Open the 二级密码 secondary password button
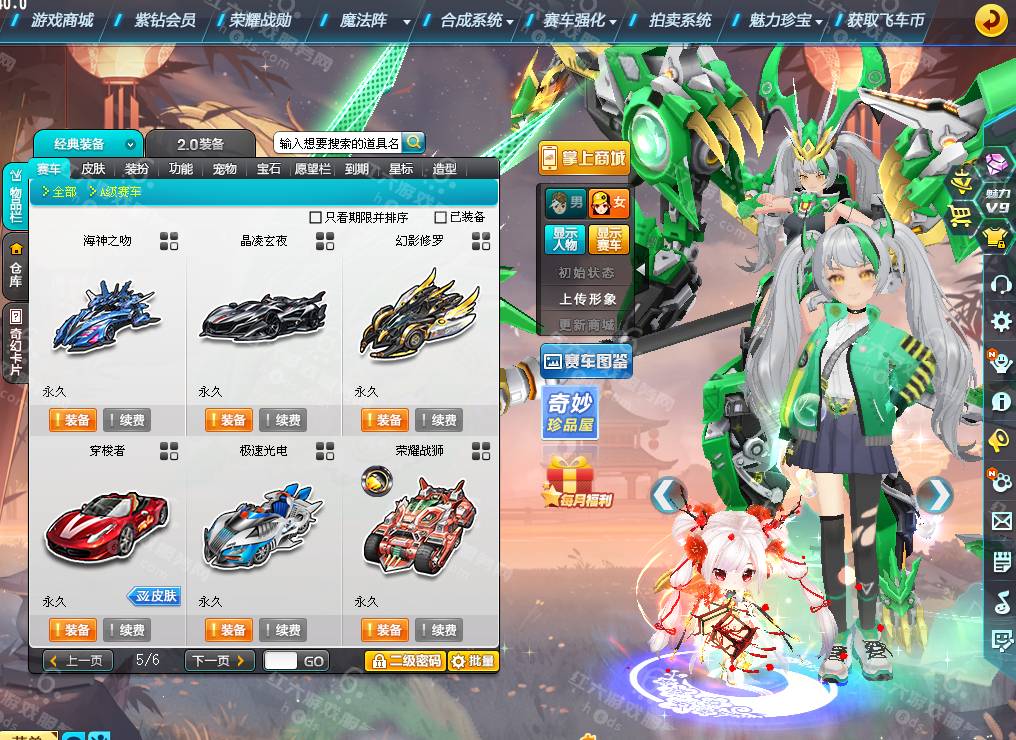 click(x=405, y=661)
